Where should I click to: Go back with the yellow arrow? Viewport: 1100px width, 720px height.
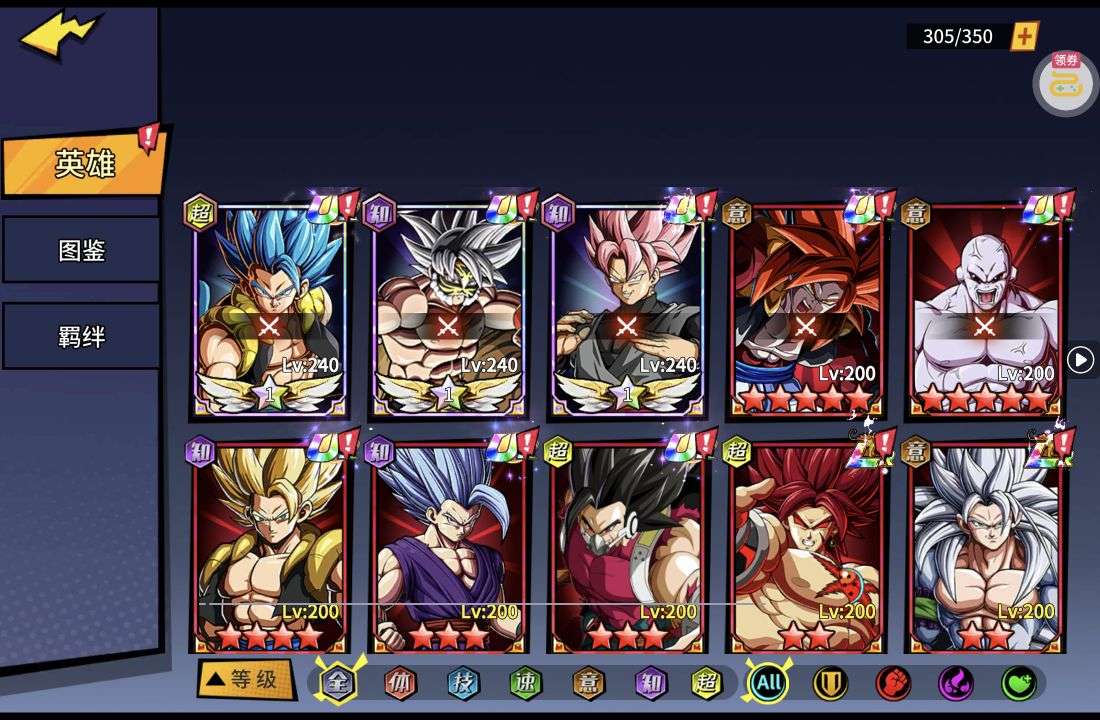click(60, 35)
